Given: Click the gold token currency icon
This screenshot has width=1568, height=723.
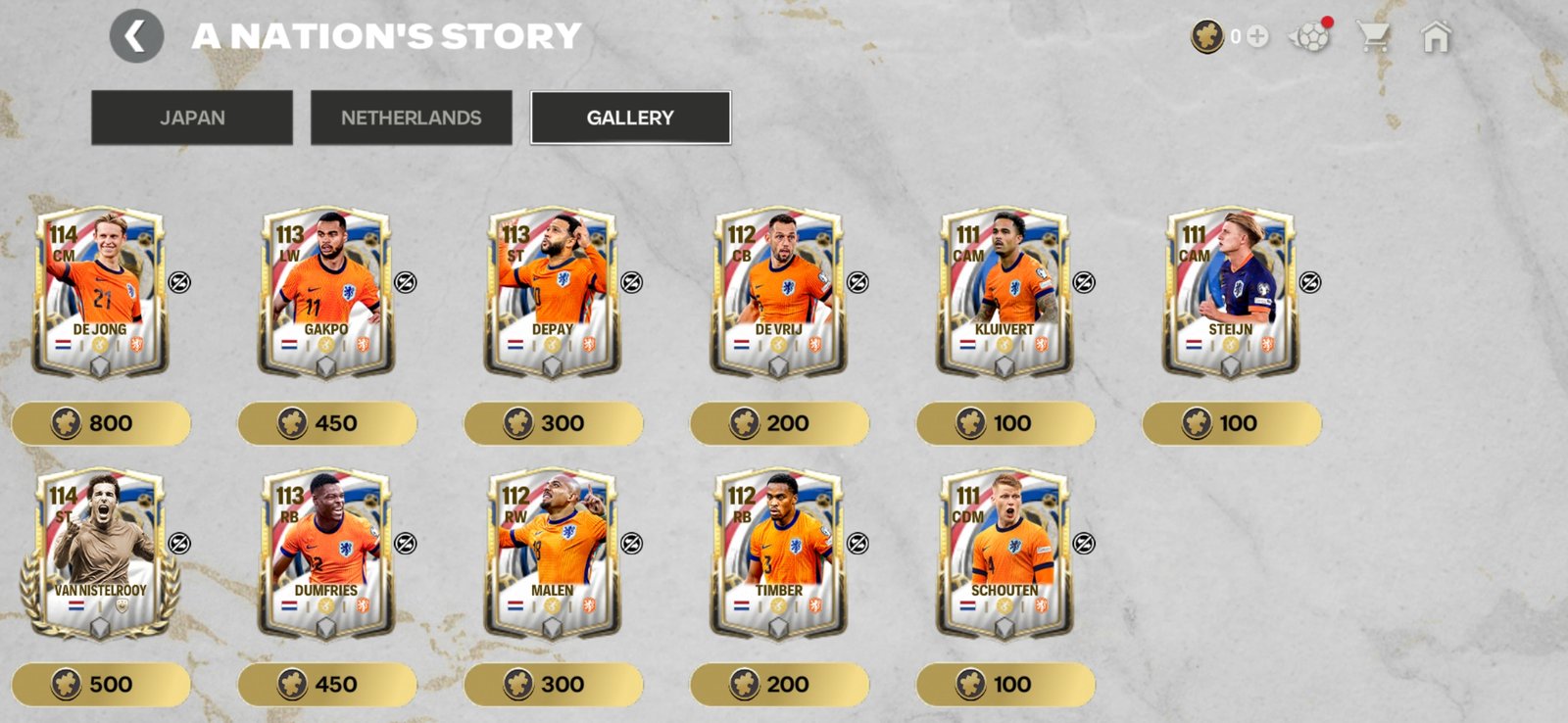Looking at the screenshot, I should (x=1206, y=36).
